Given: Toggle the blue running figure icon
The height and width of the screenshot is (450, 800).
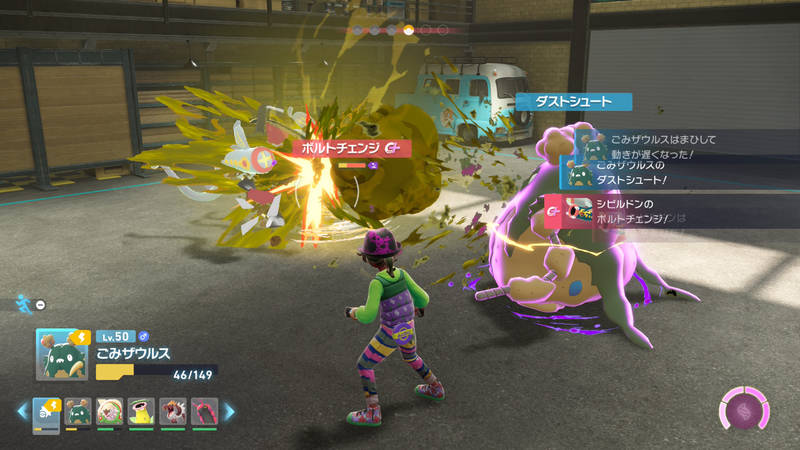Looking at the screenshot, I should [23, 300].
